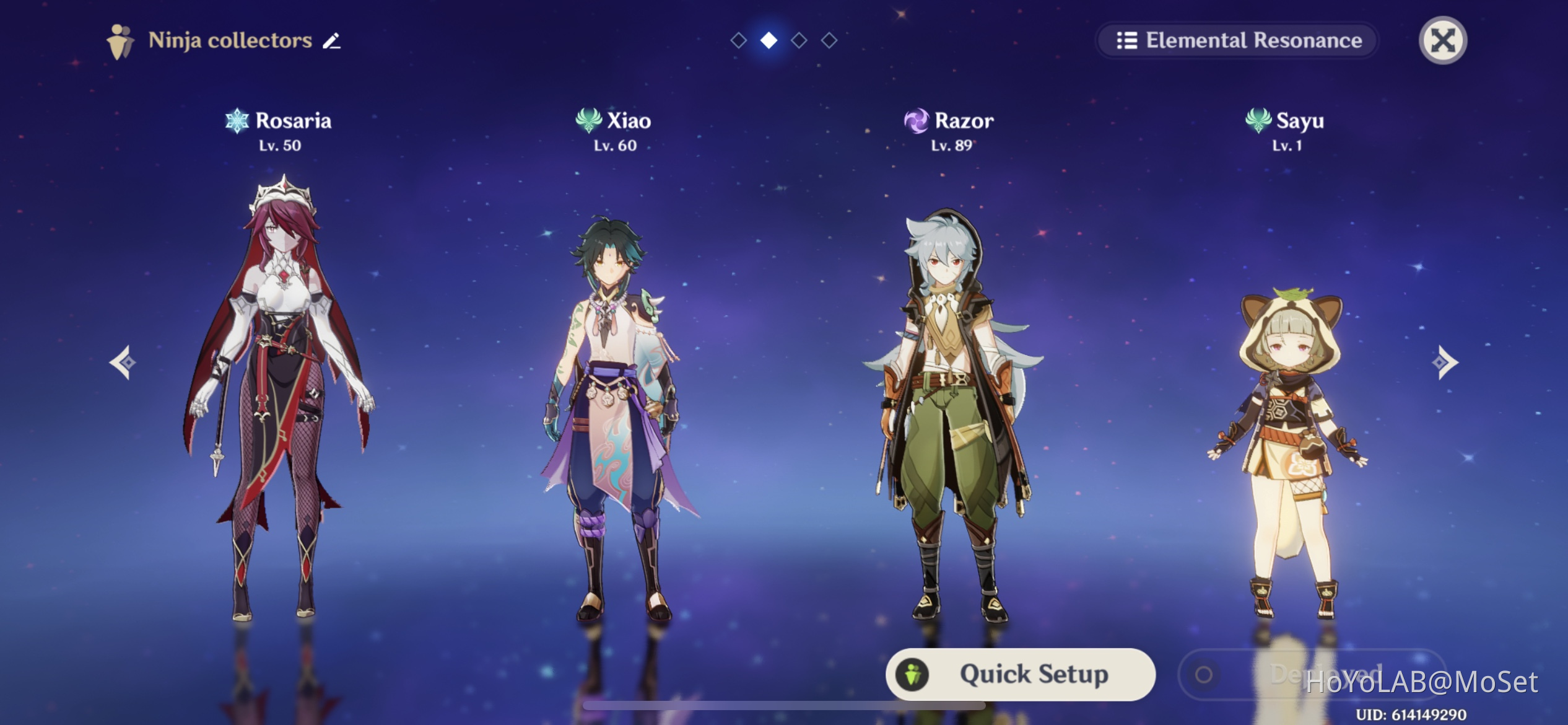Select the third page indicator diamond
The height and width of the screenshot is (725, 1568).
tap(799, 40)
